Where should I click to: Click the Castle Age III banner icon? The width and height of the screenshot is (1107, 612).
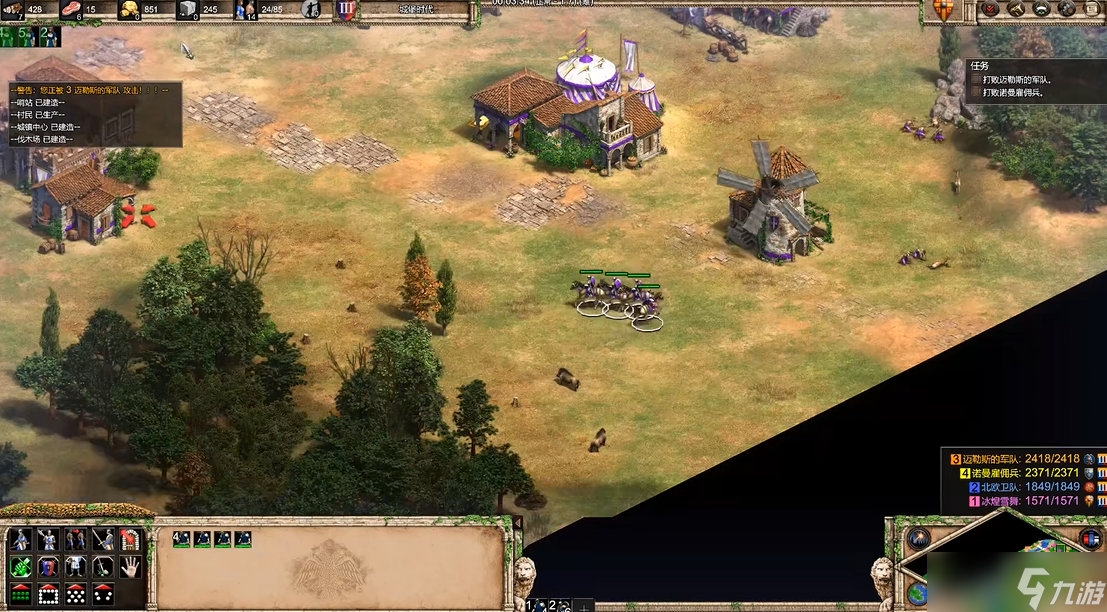click(x=346, y=10)
